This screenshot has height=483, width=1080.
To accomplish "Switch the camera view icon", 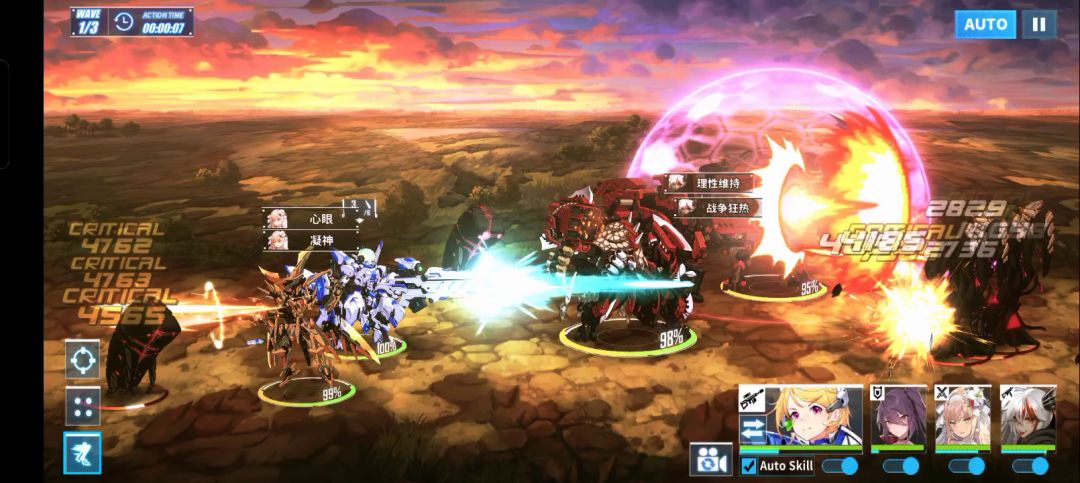I will click(x=710, y=459).
